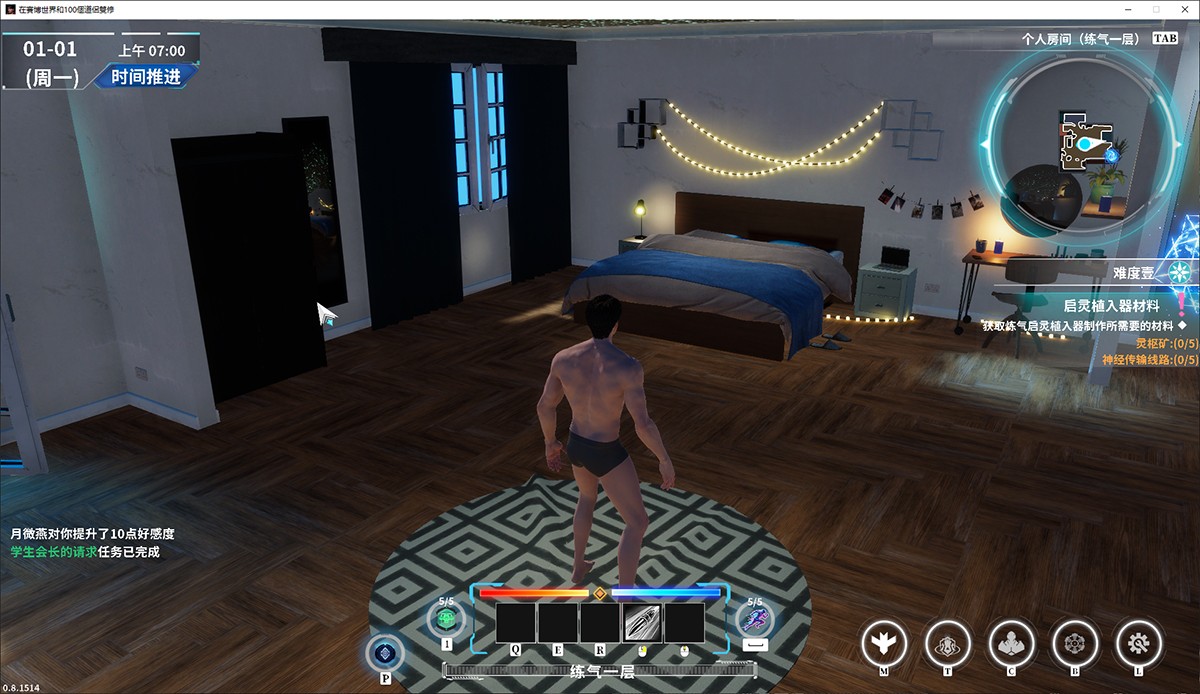Click the 时间推进 time advance button
The image size is (1200, 694).
coord(146,76)
